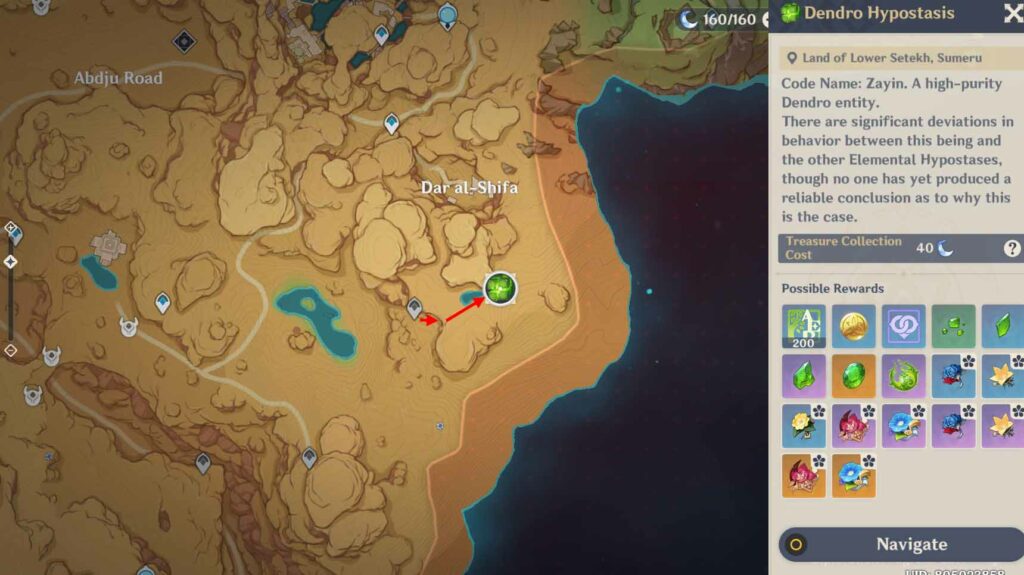Select the Dendro Hypostasis boss marker on the map
This screenshot has height=575, width=1024.
coord(499,288)
